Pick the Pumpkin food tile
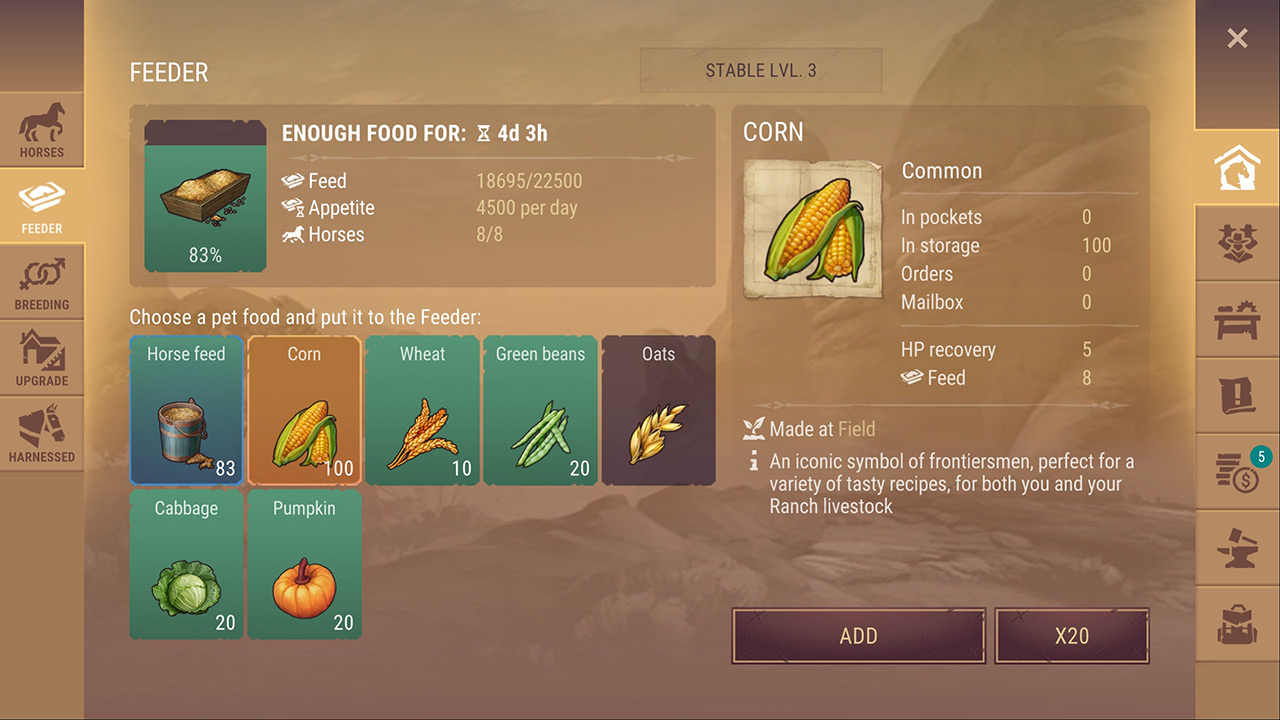1280x720 pixels. pyautogui.click(x=304, y=564)
